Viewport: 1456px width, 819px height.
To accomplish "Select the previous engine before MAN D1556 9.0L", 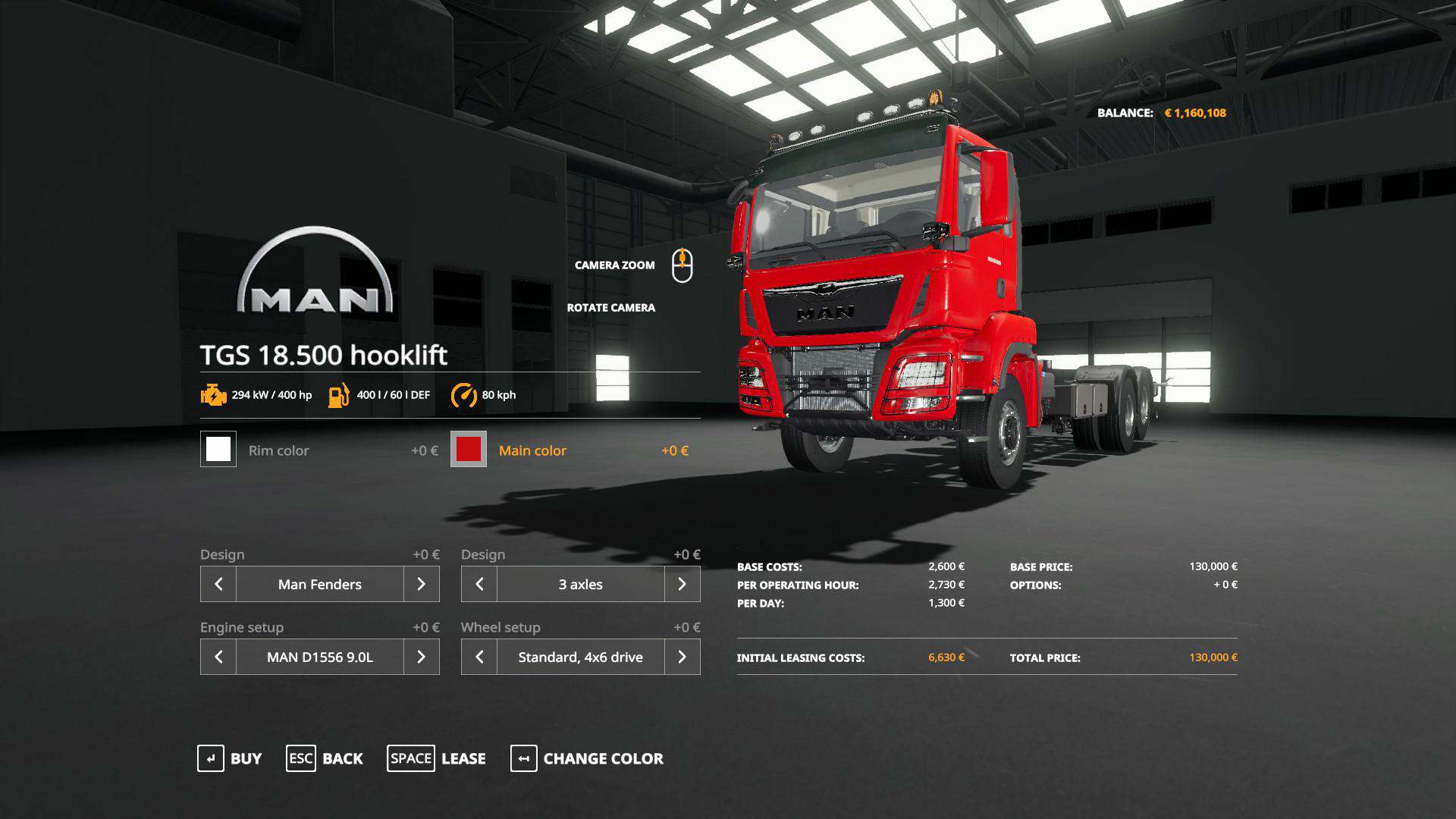I will click(218, 657).
